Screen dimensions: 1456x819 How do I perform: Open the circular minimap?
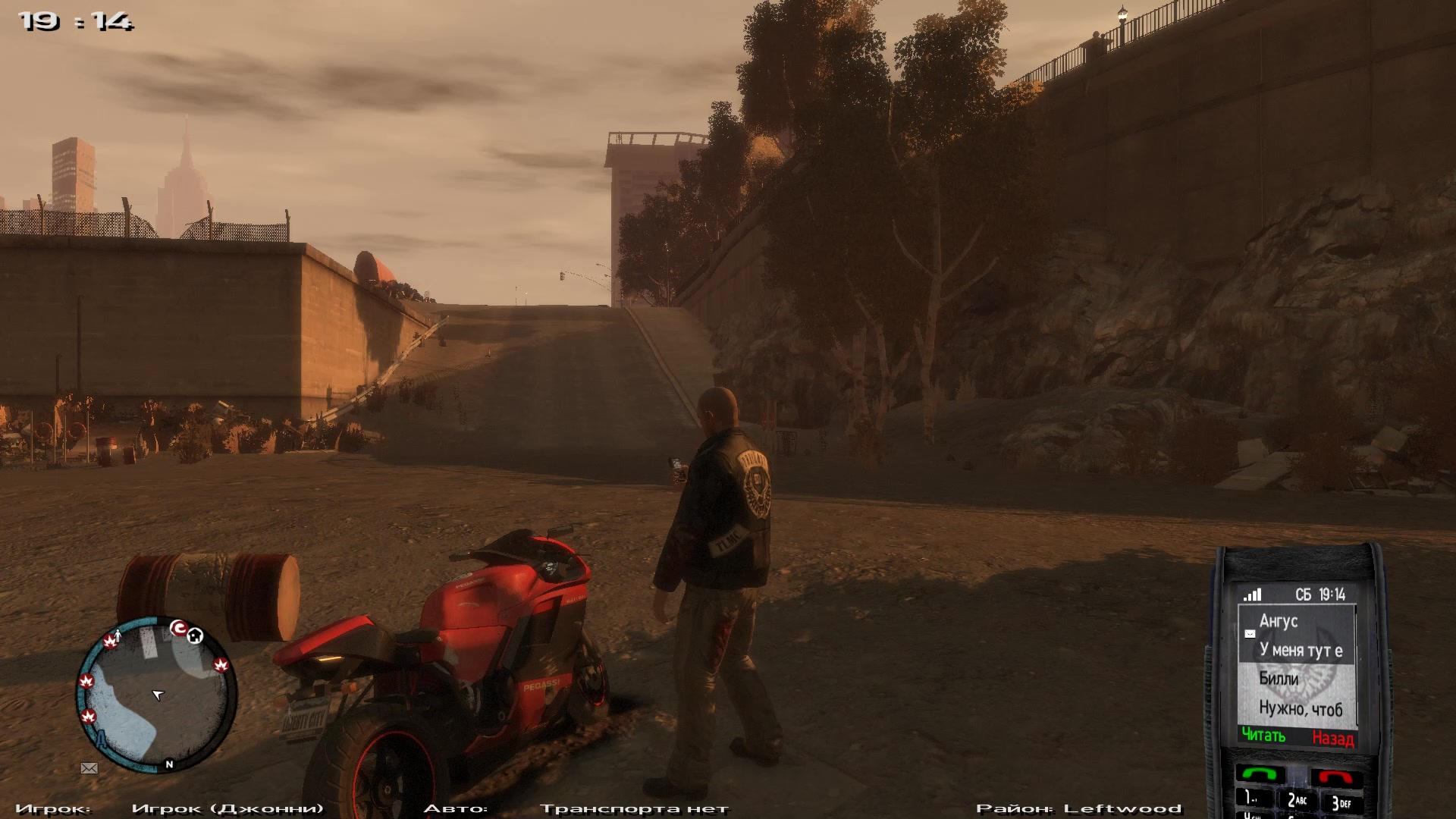coord(156,694)
